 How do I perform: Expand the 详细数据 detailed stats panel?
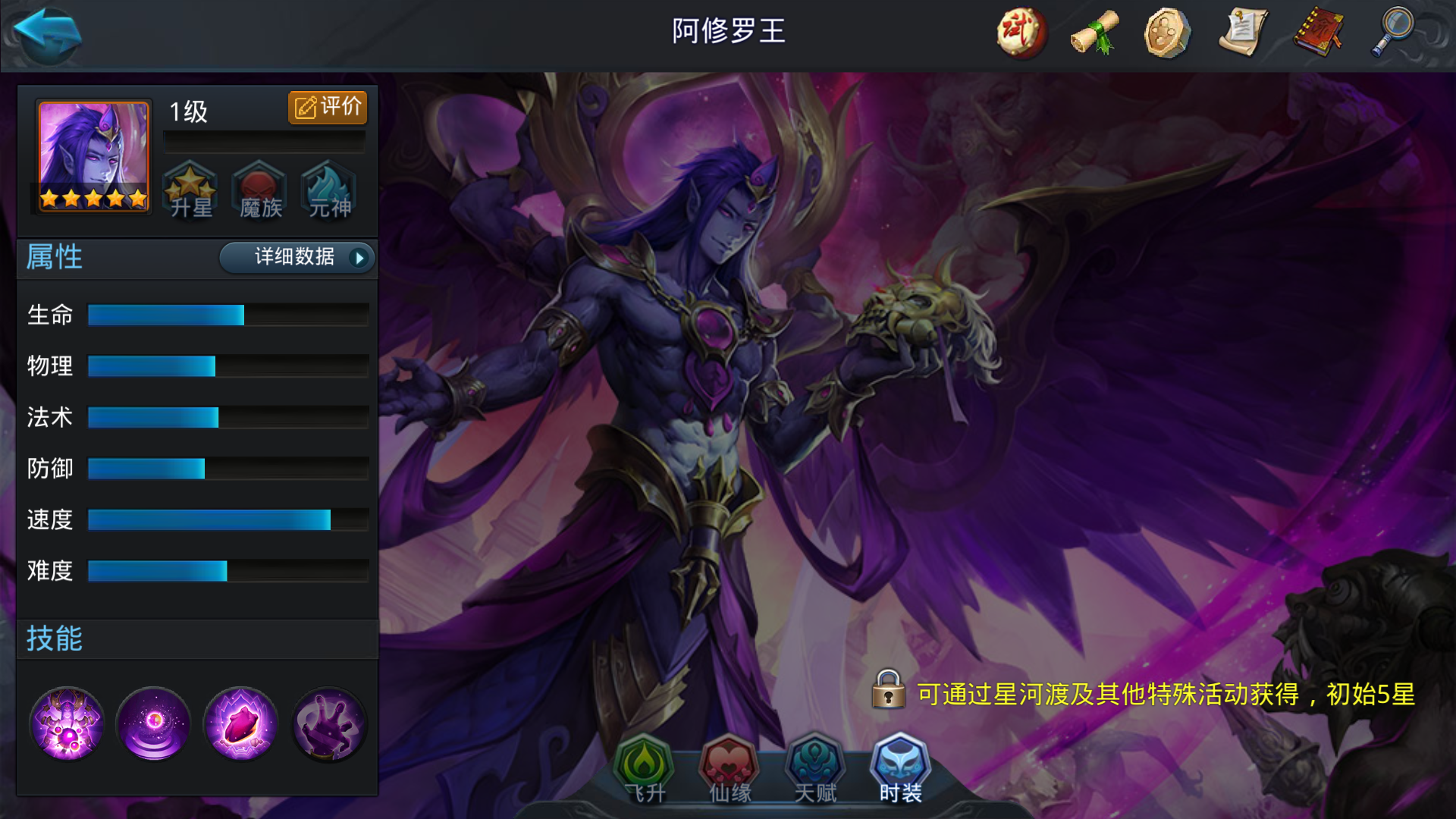[297, 258]
